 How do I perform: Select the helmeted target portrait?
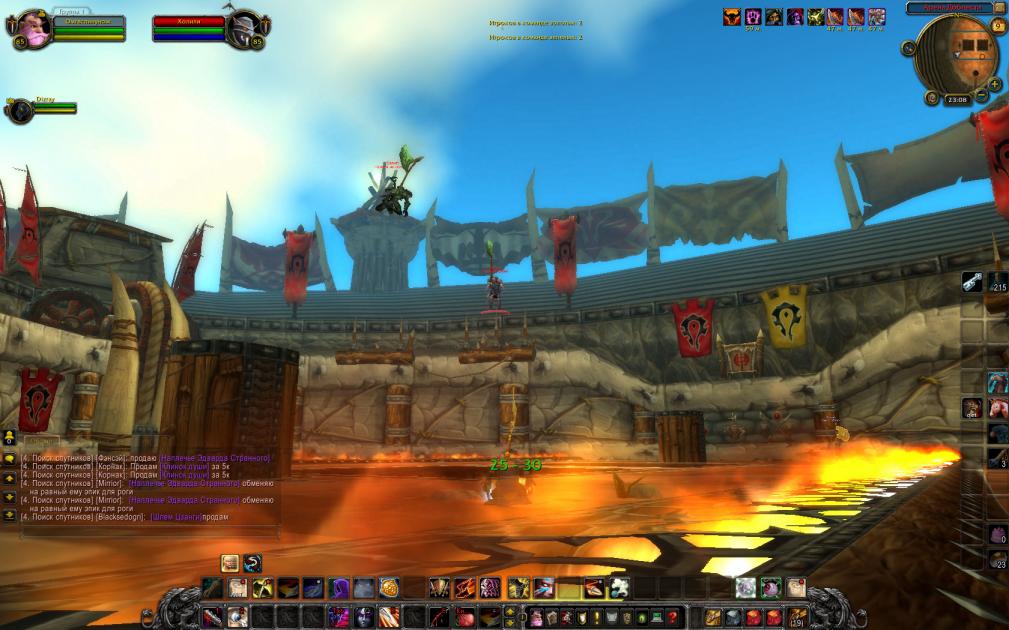click(242, 28)
